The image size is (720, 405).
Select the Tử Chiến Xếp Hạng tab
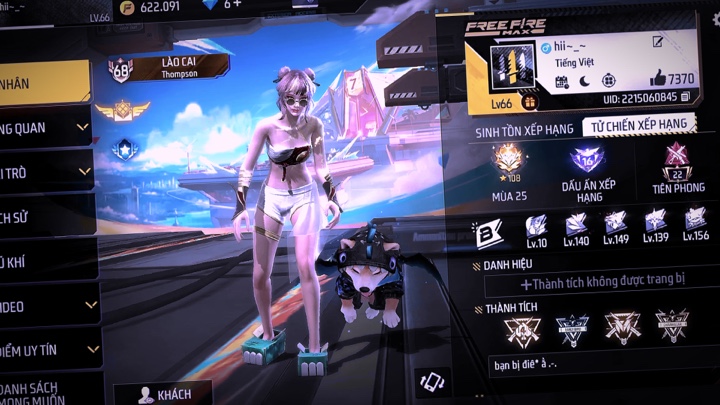click(637, 124)
